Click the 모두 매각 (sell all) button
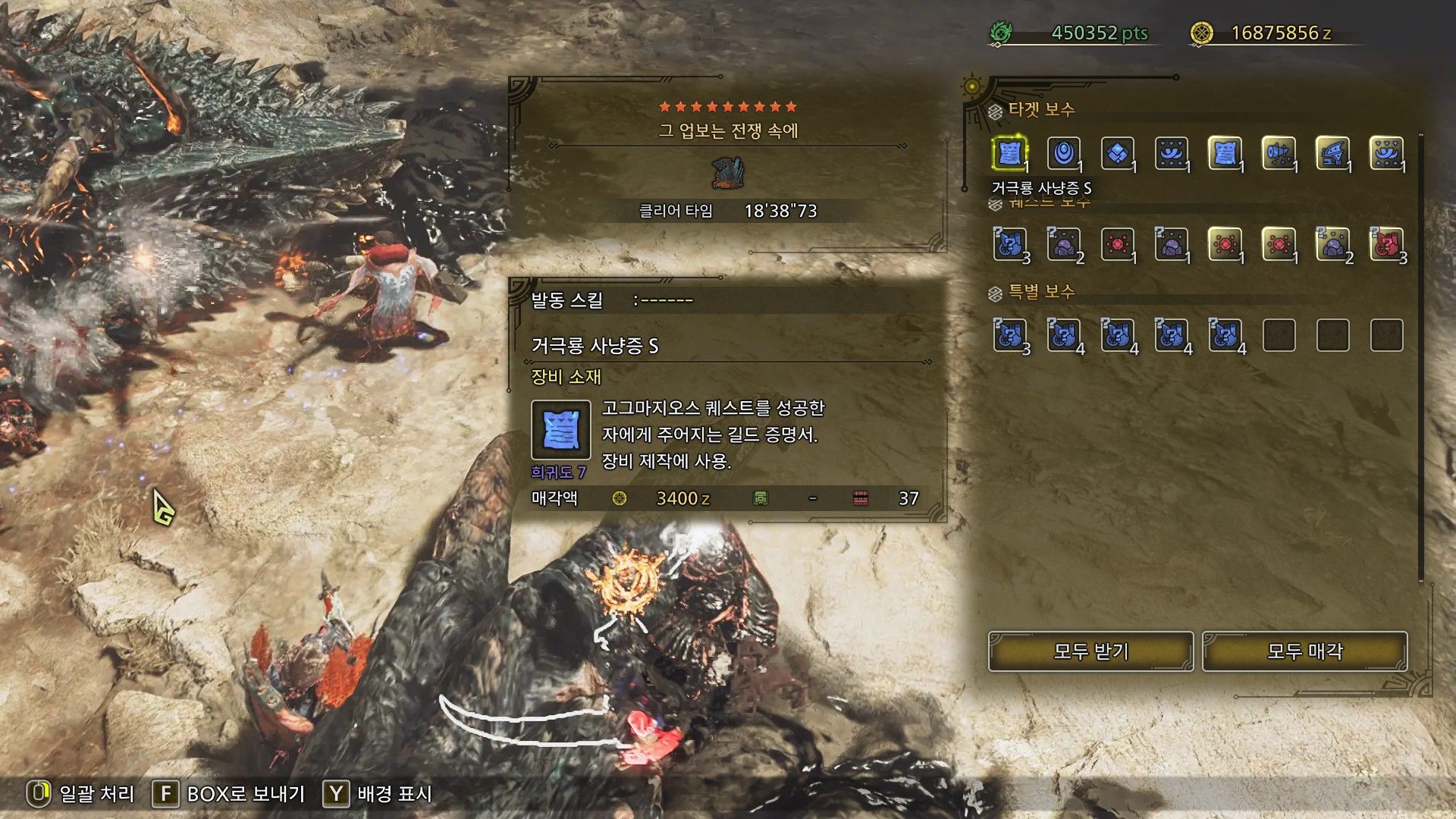Viewport: 1456px width, 819px height. [x=1304, y=651]
